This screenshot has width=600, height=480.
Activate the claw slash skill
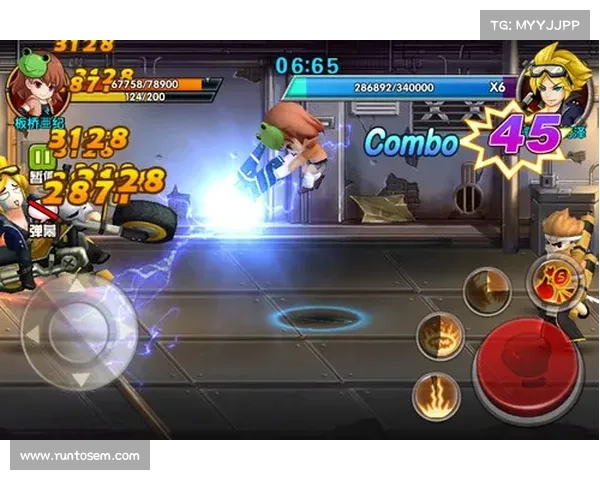[x=487, y=290]
